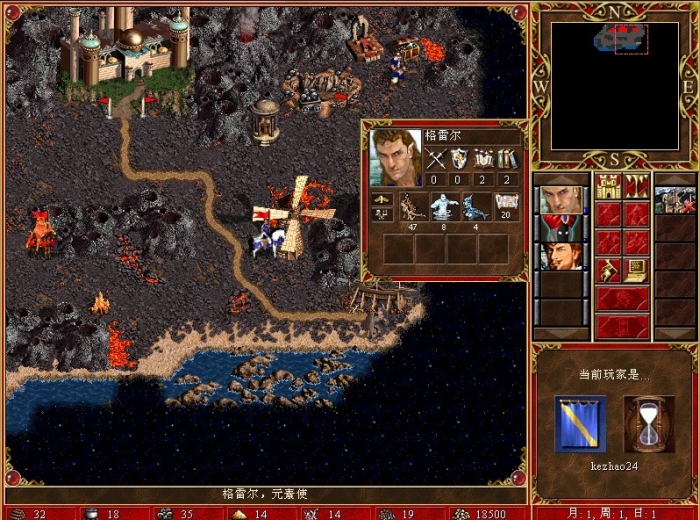This screenshot has width=700, height=520.
Task: Click the world minimap
Action: point(614,86)
